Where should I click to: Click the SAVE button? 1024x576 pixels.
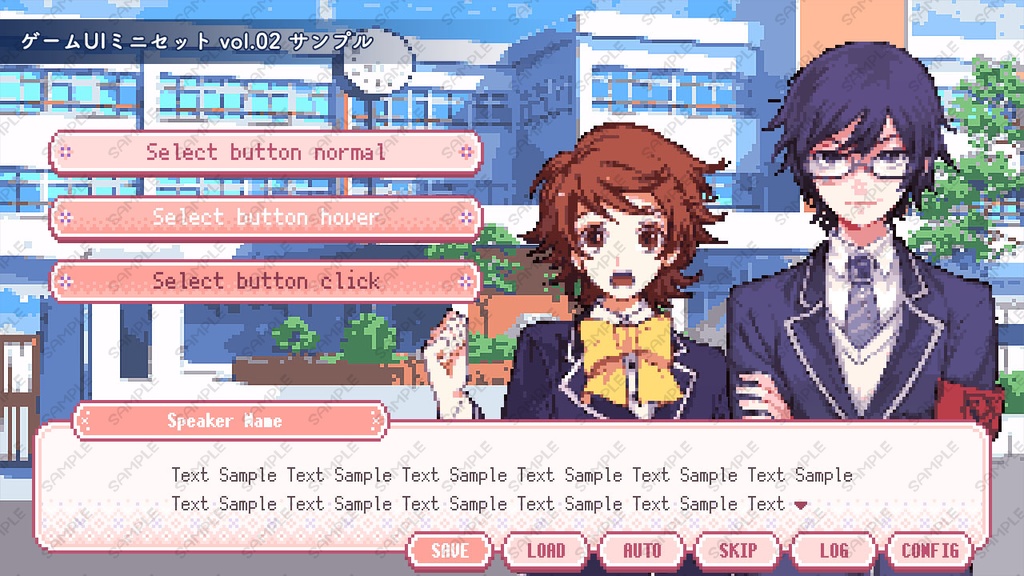click(x=450, y=550)
